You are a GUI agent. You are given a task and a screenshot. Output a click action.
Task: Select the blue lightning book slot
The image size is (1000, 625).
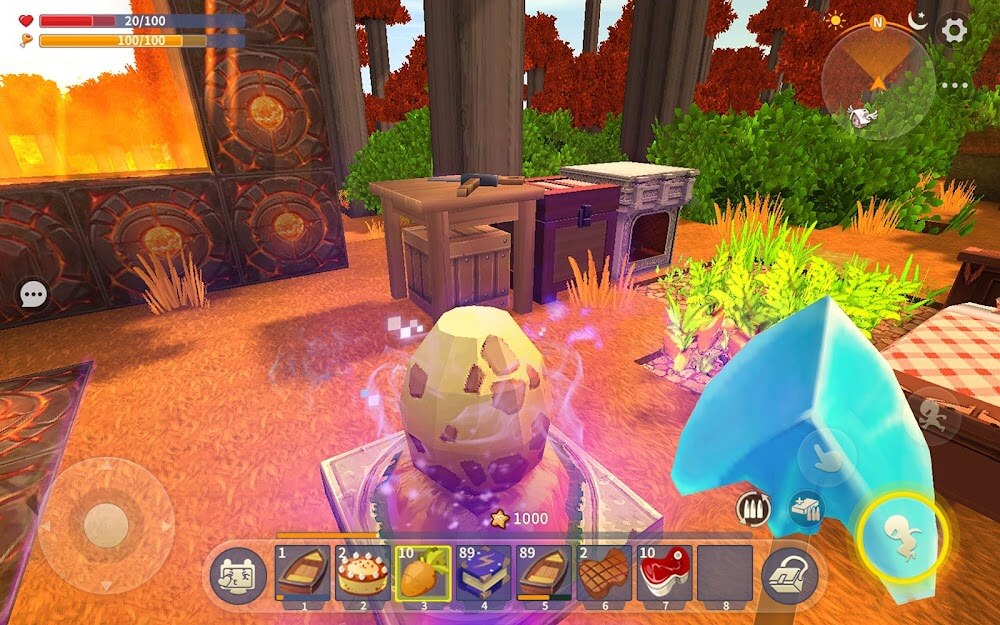coord(484,574)
